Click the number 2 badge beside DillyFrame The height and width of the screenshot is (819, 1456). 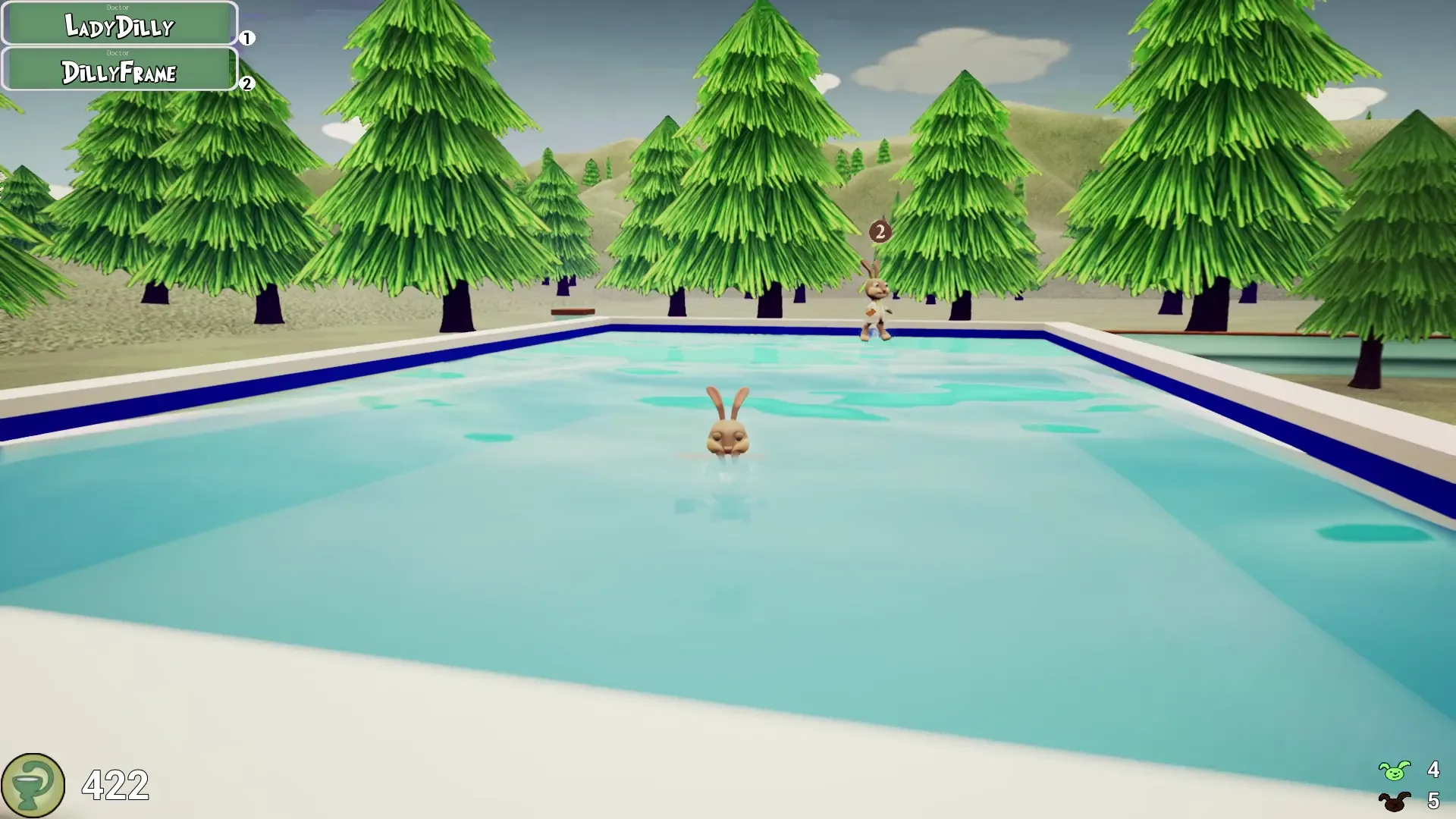pos(246,85)
